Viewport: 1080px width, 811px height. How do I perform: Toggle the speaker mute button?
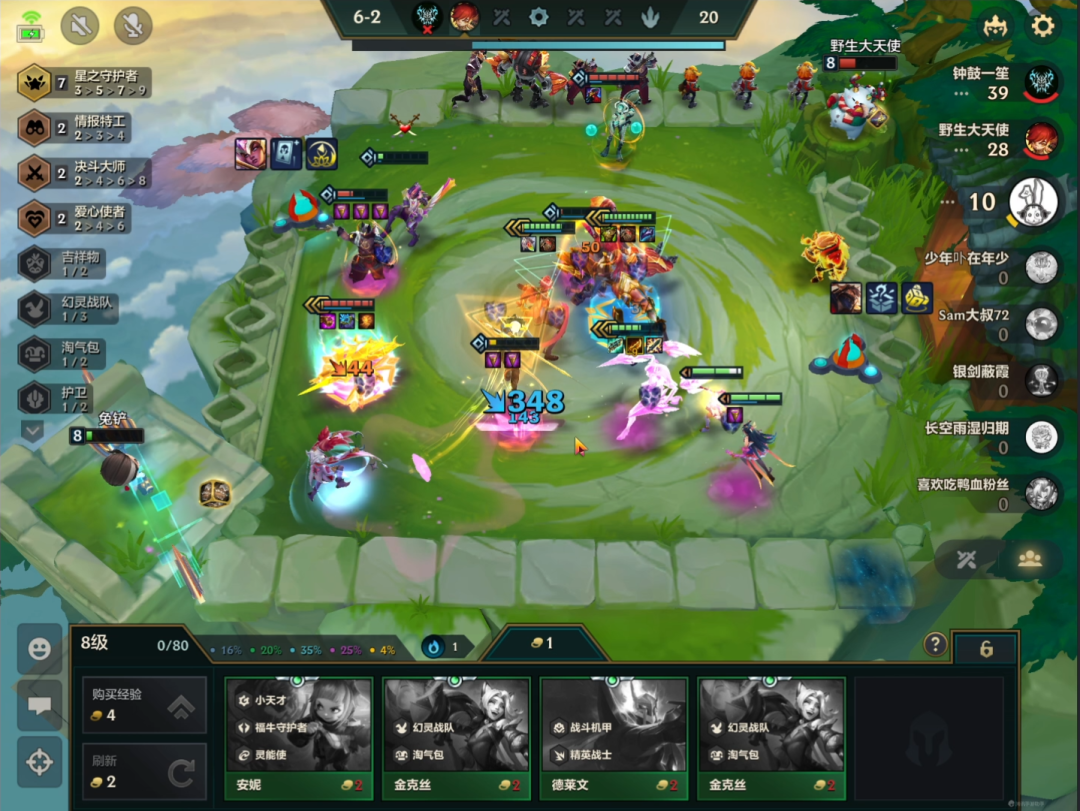tap(80, 25)
